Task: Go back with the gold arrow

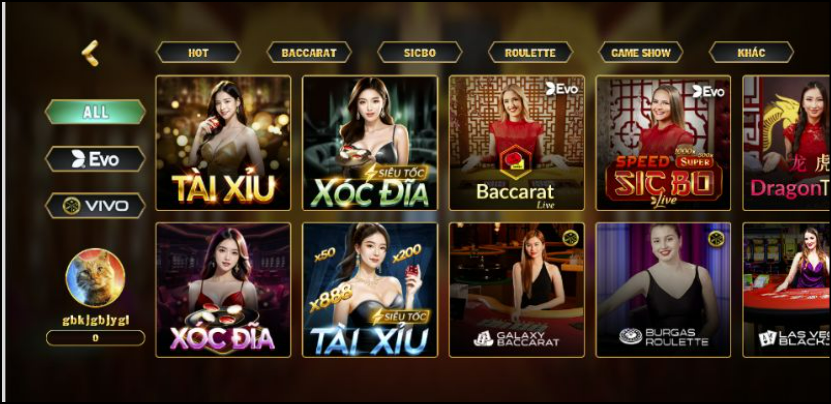Action: pos(91,52)
